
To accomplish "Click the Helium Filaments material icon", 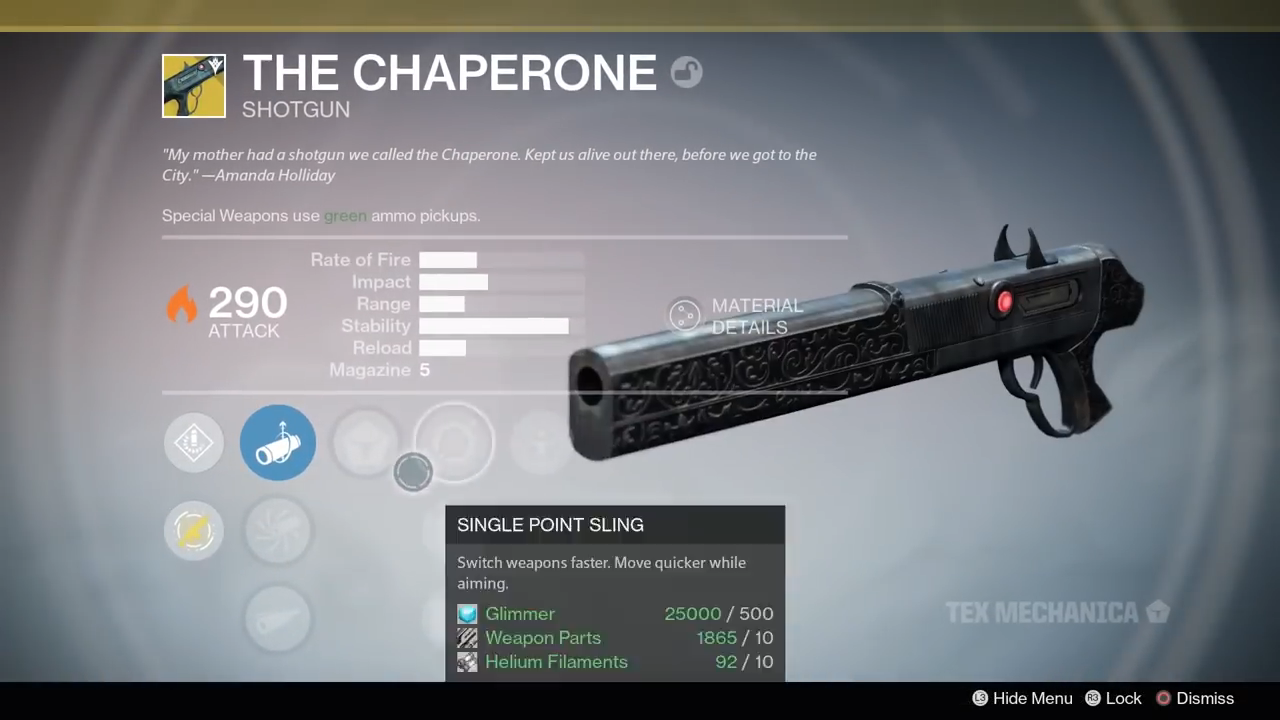I will [467, 662].
